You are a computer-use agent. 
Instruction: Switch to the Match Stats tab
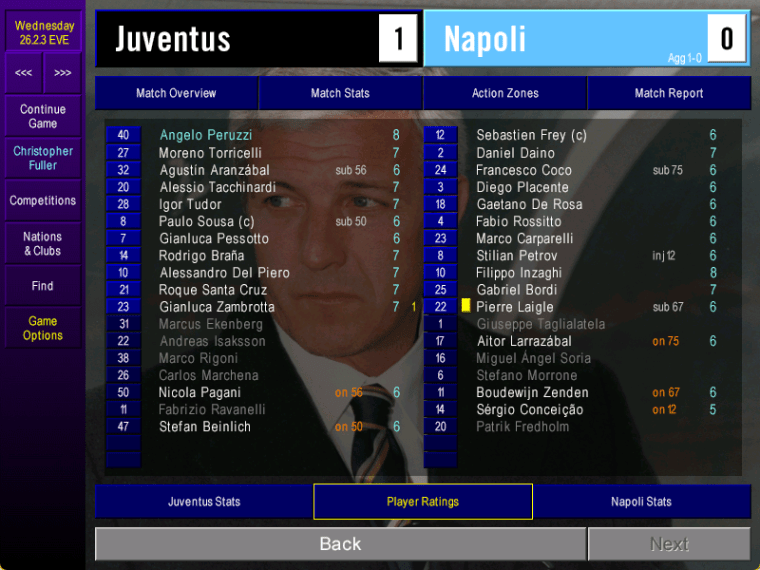pos(340,93)
